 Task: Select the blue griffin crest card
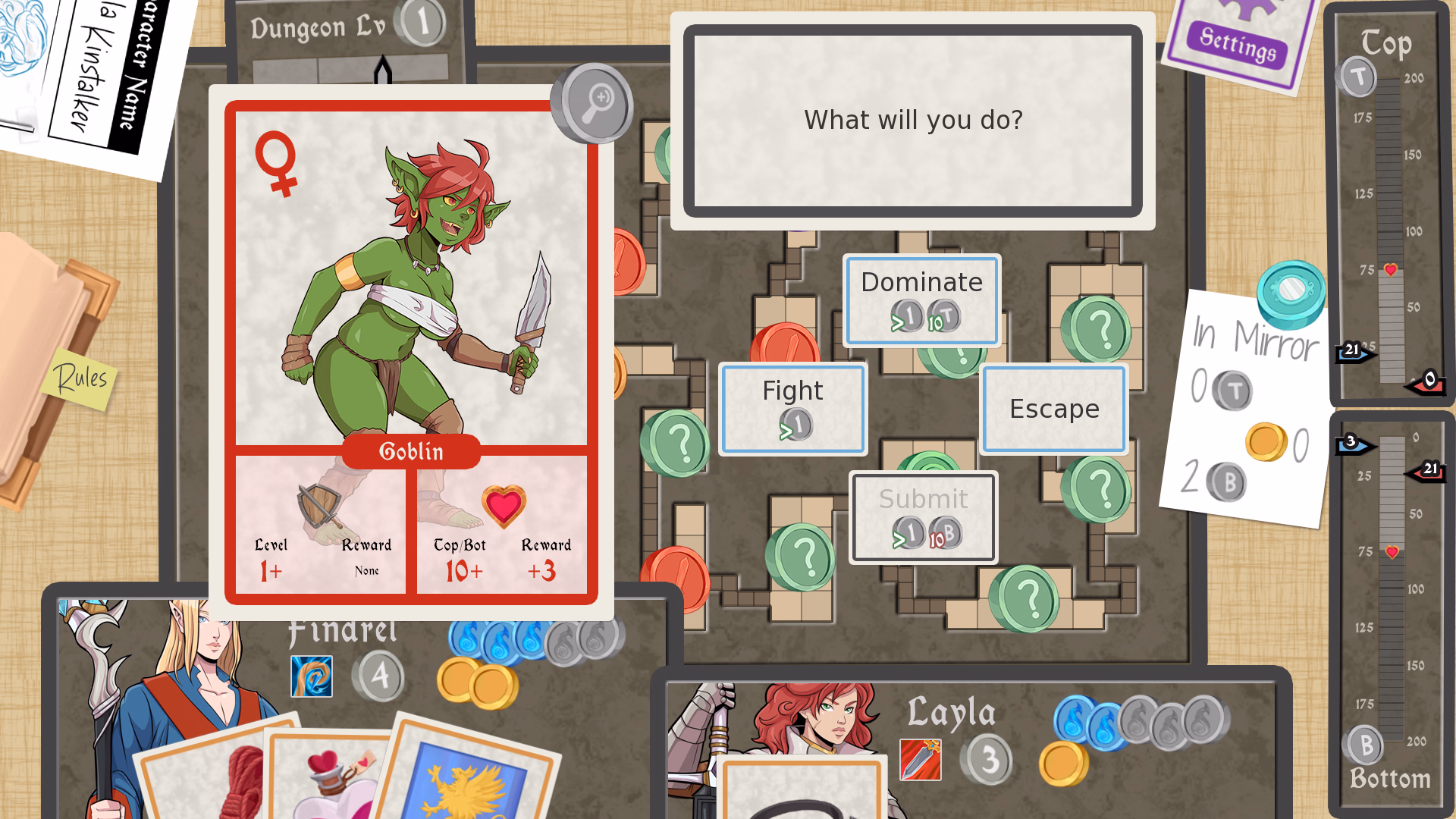[x=466, y=781]
